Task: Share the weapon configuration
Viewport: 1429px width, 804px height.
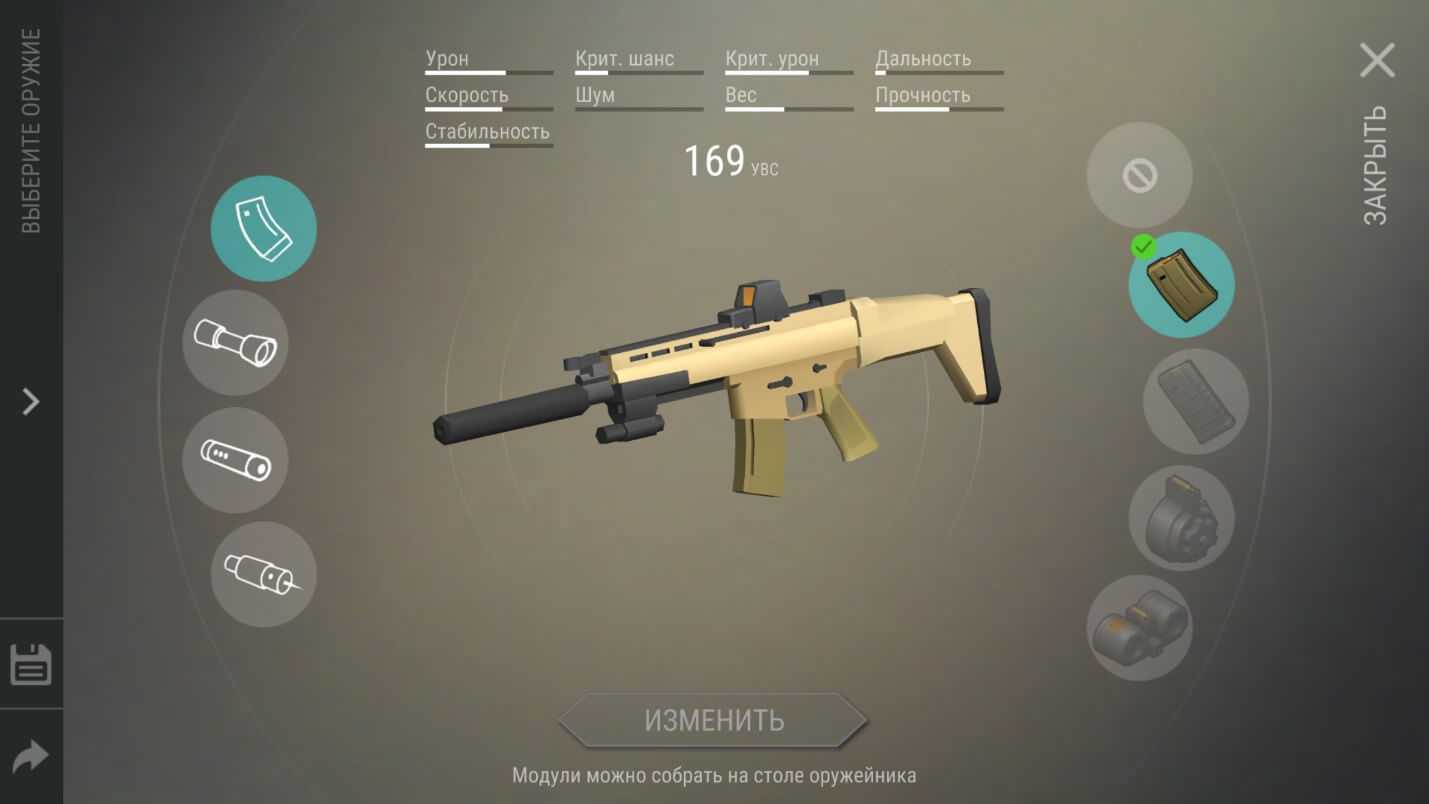Action: point(31,757)
